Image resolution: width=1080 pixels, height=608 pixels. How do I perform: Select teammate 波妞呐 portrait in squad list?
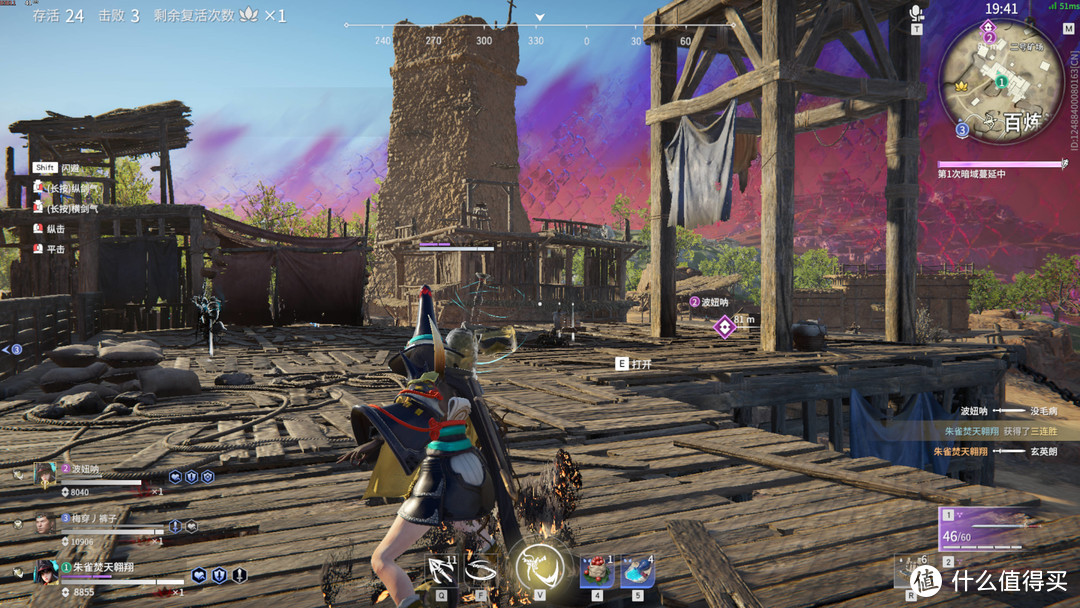(44, 476)
